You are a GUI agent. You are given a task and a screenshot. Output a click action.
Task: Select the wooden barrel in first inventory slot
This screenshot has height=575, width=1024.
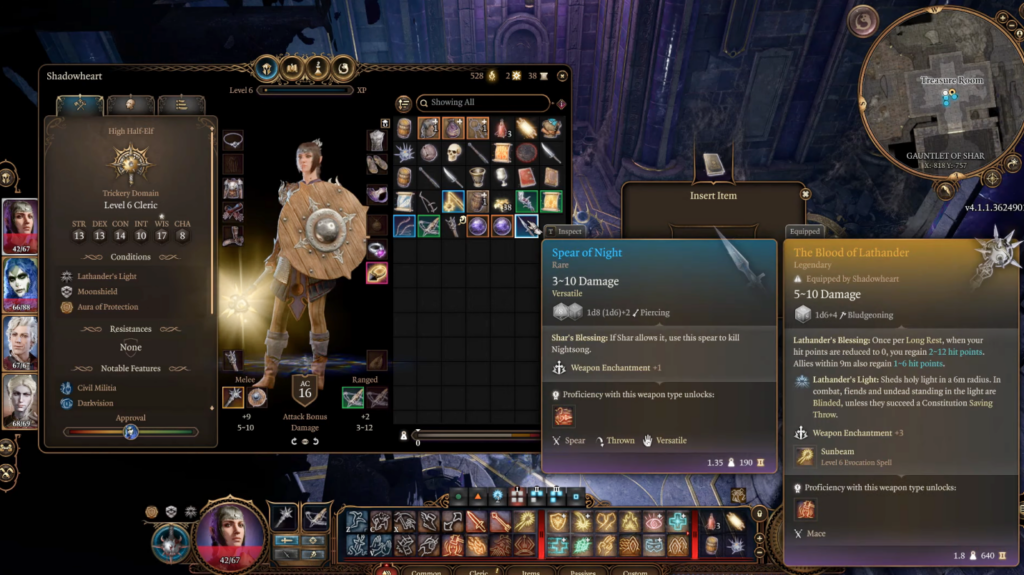tap(404, 128)
